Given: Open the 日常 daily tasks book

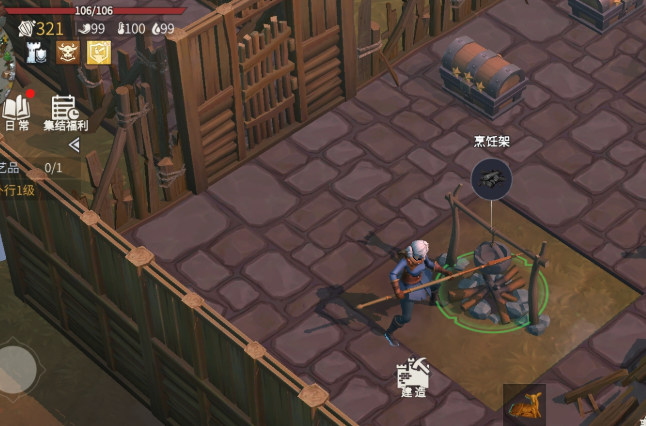Looking at the screenshot, I should [x=16, y=112].
